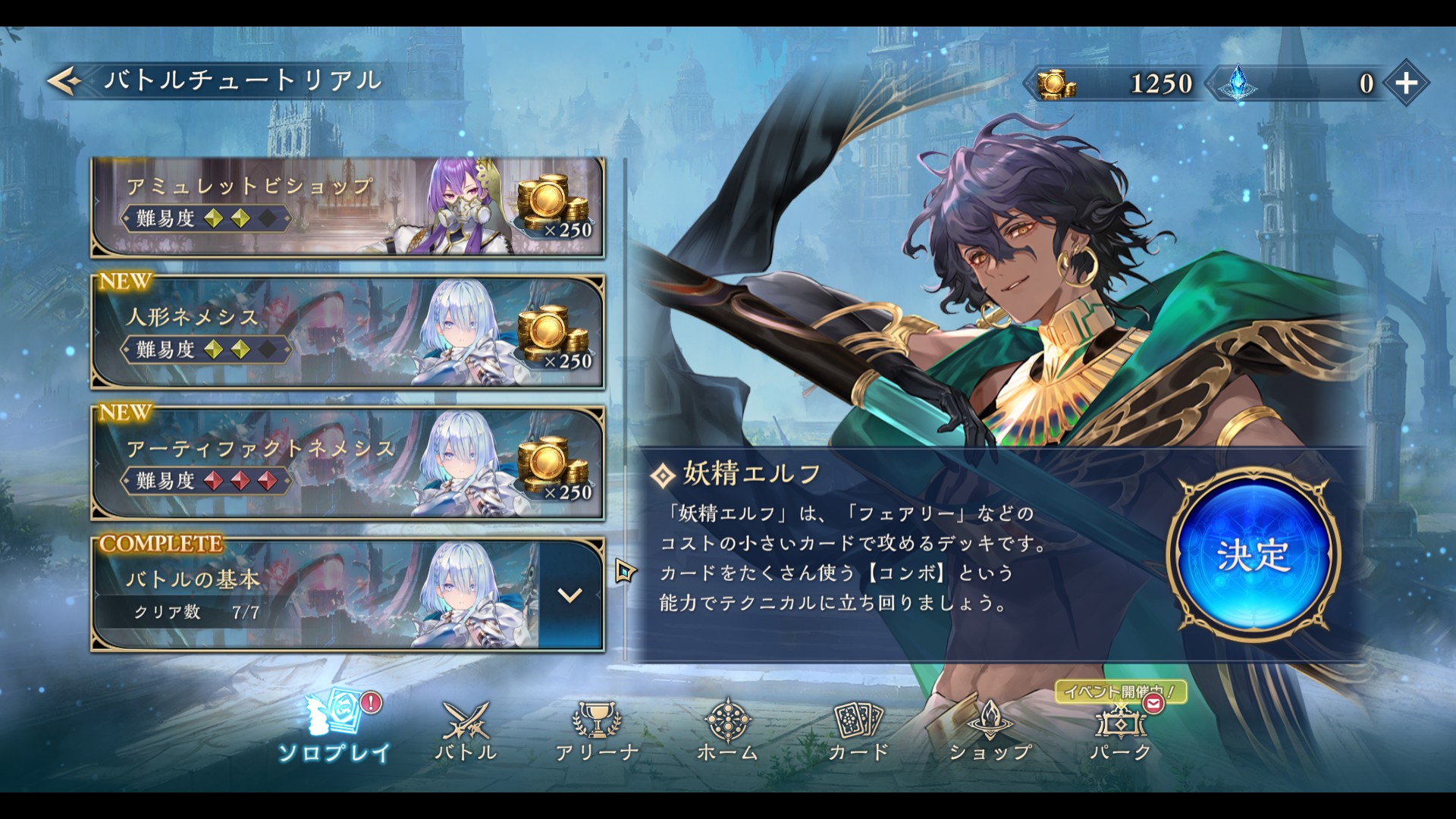1456x819 pixels.
Task: Enter the パーク tab
Action: tap(1121, 730)
